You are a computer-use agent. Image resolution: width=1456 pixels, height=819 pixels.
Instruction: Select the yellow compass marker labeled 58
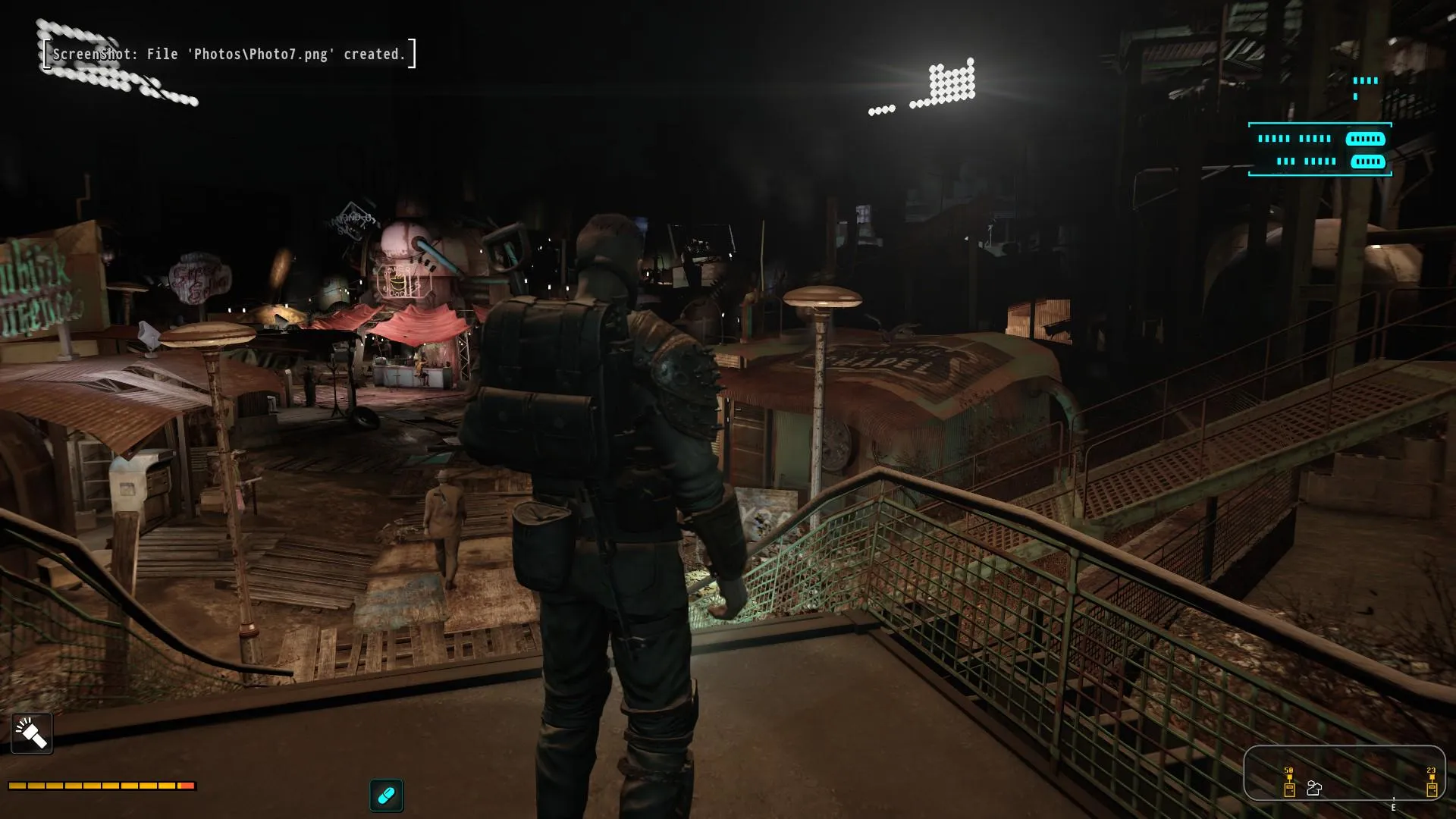click(1289, 786)
